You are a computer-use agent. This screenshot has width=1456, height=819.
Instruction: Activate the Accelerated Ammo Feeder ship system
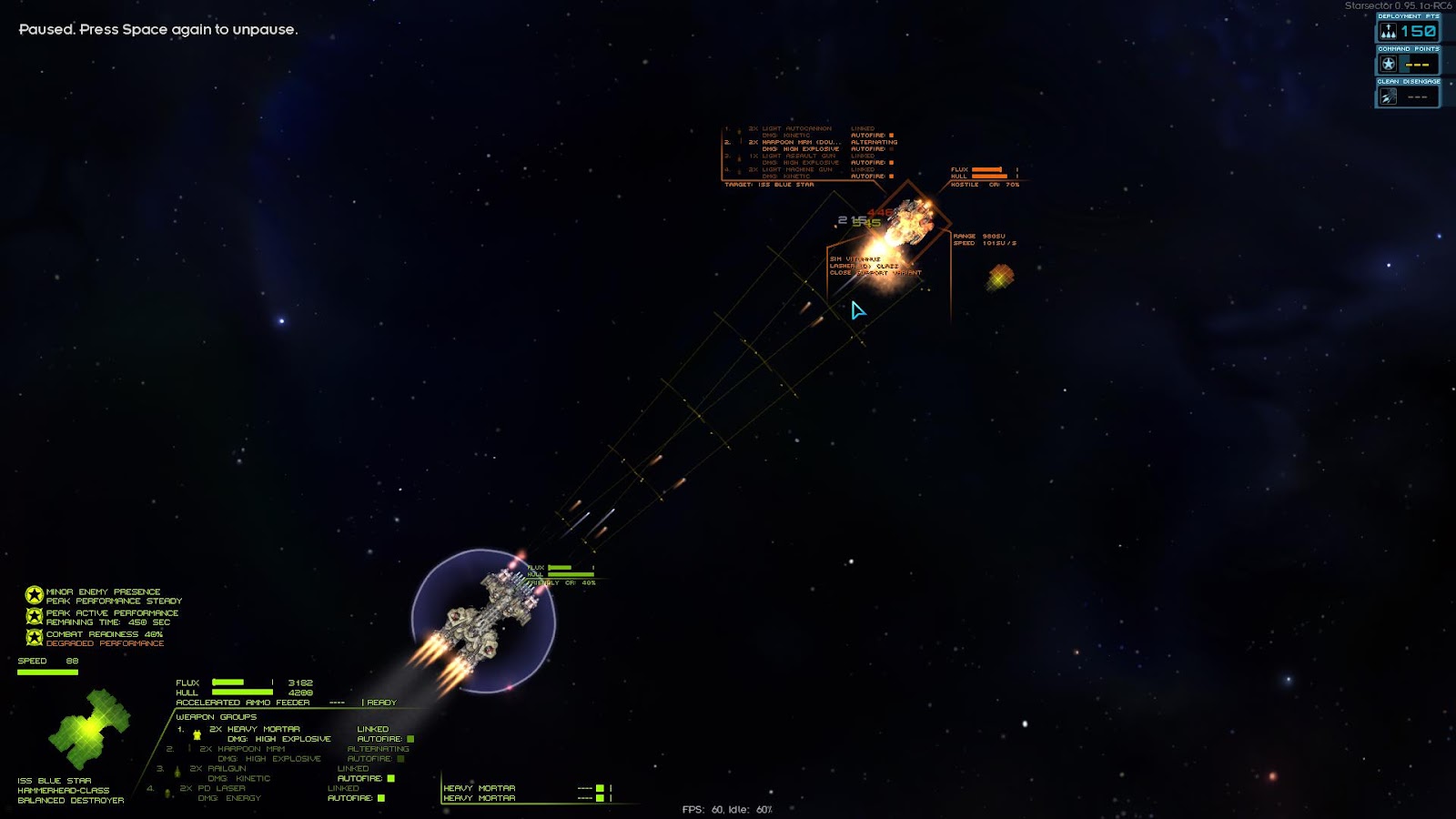pyautogui.click(x=243, y=703)
